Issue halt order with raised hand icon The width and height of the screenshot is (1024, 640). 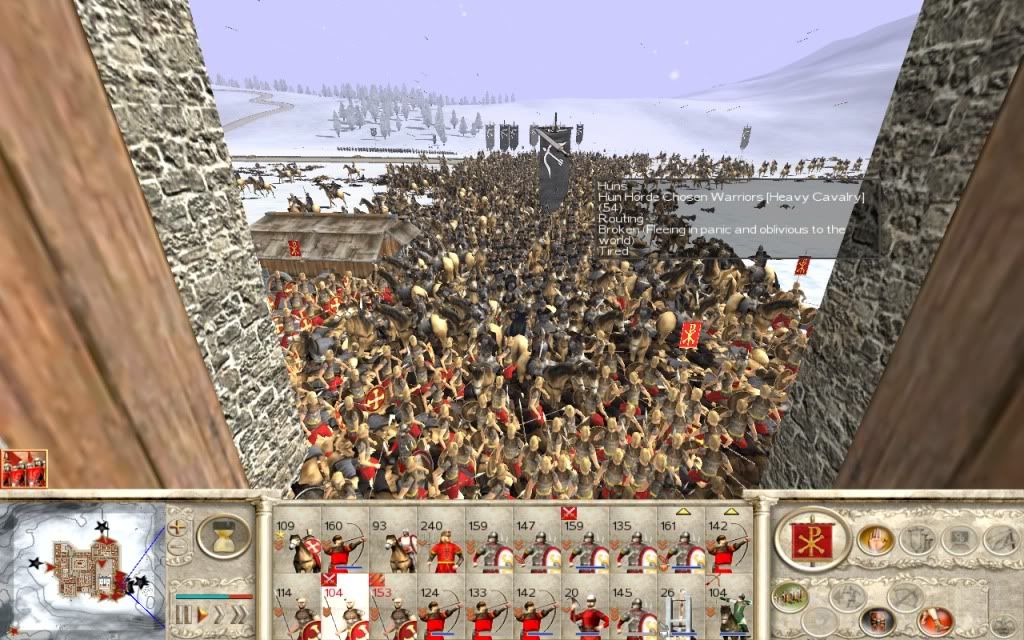875,540
